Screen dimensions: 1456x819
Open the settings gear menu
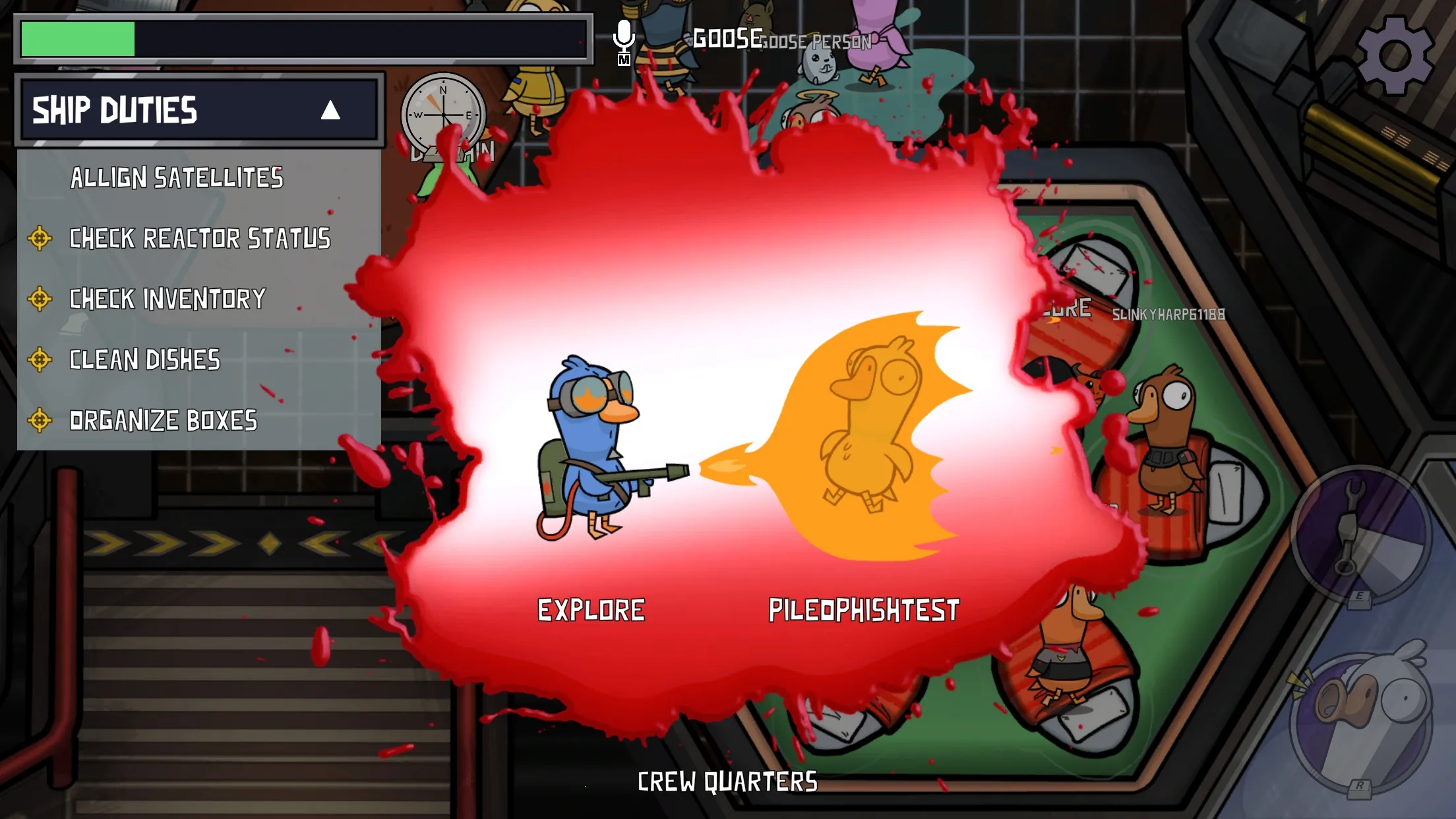pos(1394,55)
